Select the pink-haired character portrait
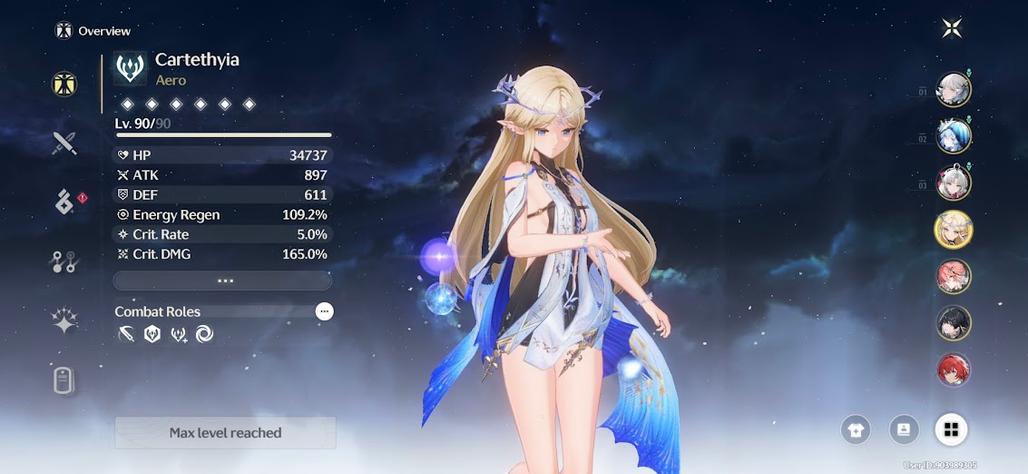This screenshot has width=1028, height=474. tap(953, 276)
